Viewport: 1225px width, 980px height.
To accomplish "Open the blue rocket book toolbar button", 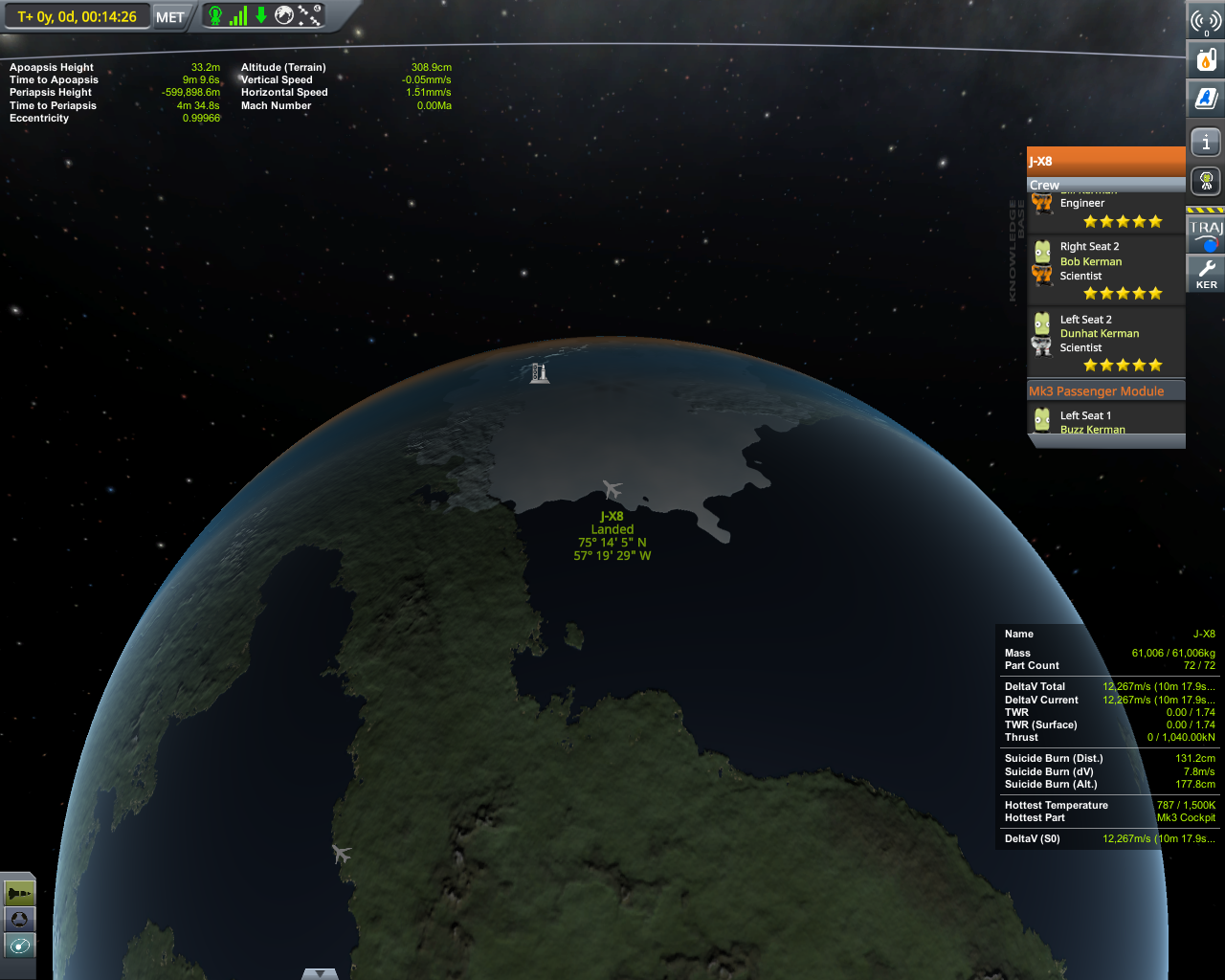I will [x=1206, y=98].
